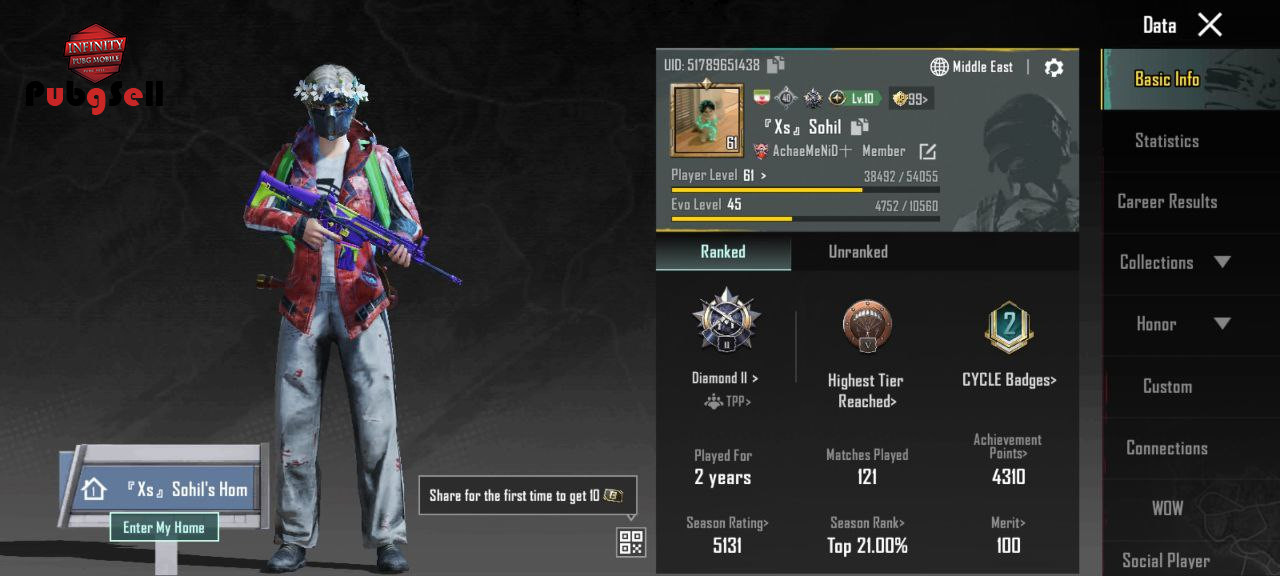View Diamond II tier details
Viewport: 1280px width, 576px height.
coord(725,378)
